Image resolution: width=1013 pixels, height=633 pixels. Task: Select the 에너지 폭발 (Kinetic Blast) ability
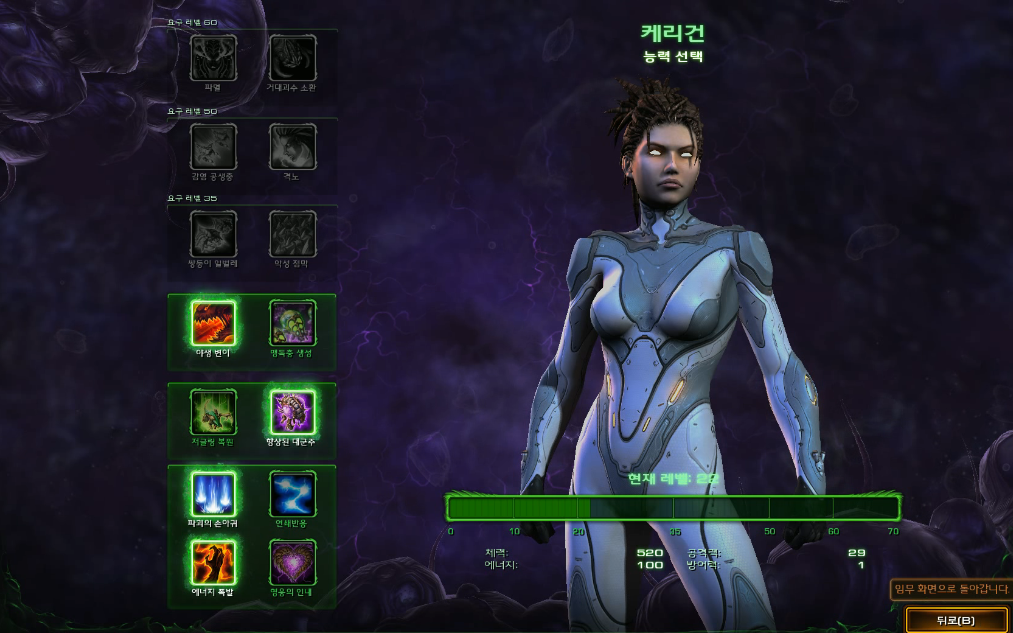tap(213, 562)
